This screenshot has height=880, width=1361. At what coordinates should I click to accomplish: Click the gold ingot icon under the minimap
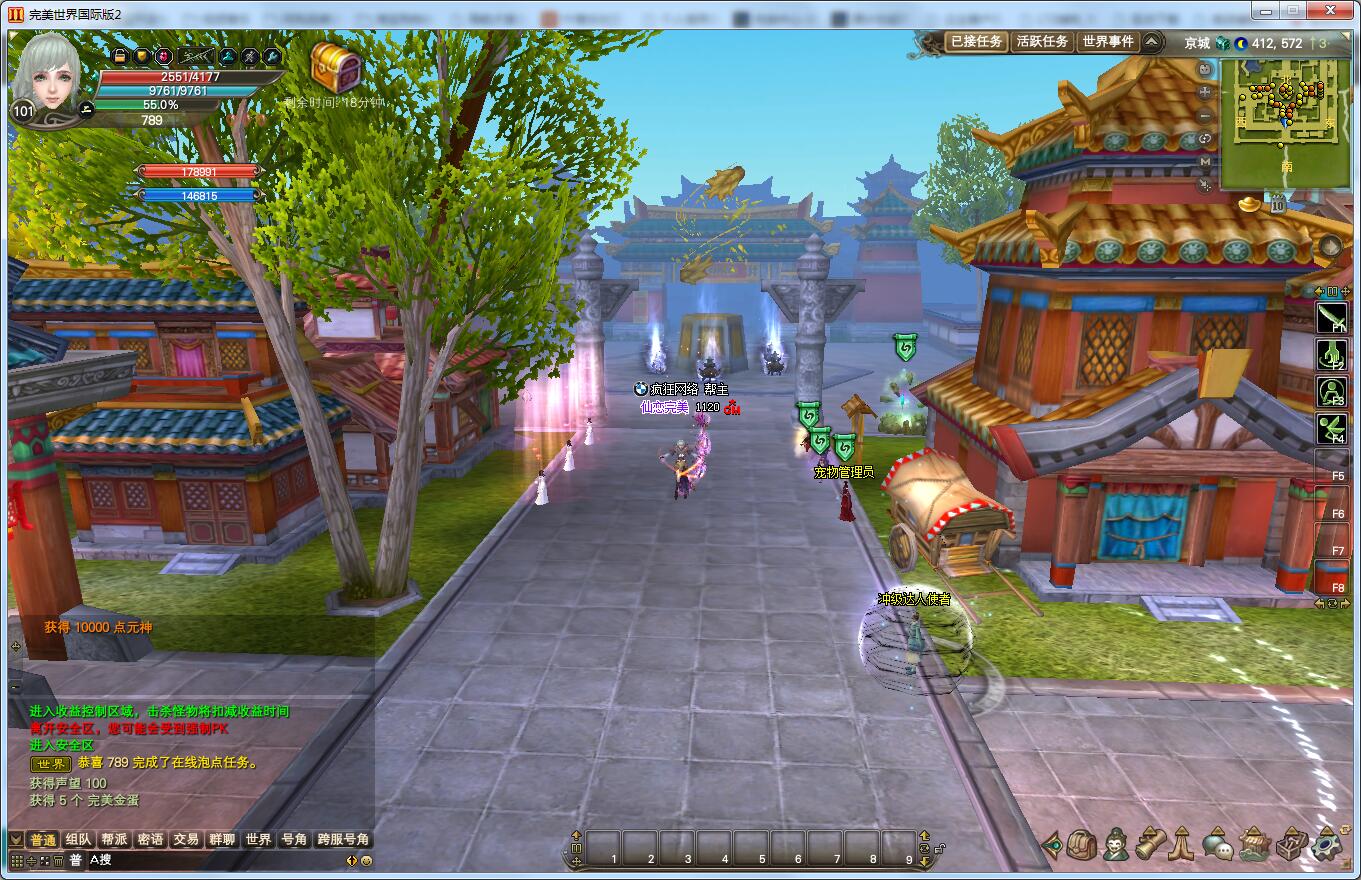click(x=1250, y=203)
